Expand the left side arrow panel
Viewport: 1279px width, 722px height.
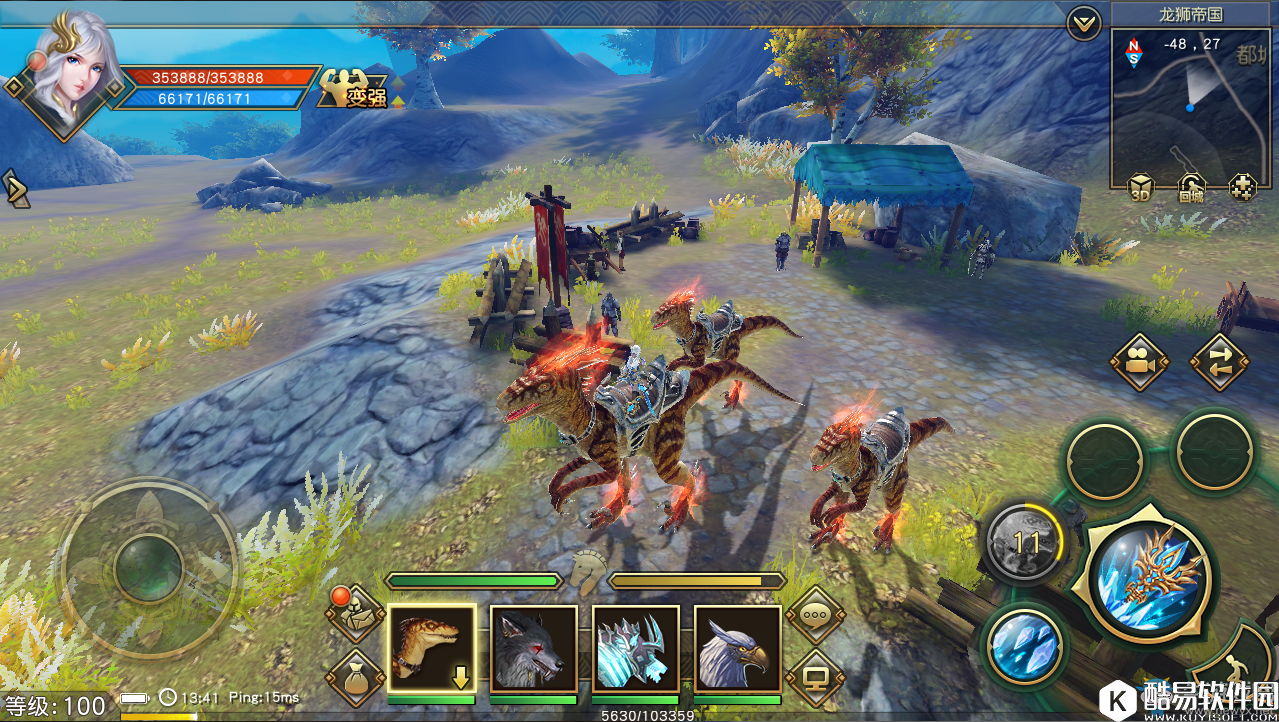(15, 188)
